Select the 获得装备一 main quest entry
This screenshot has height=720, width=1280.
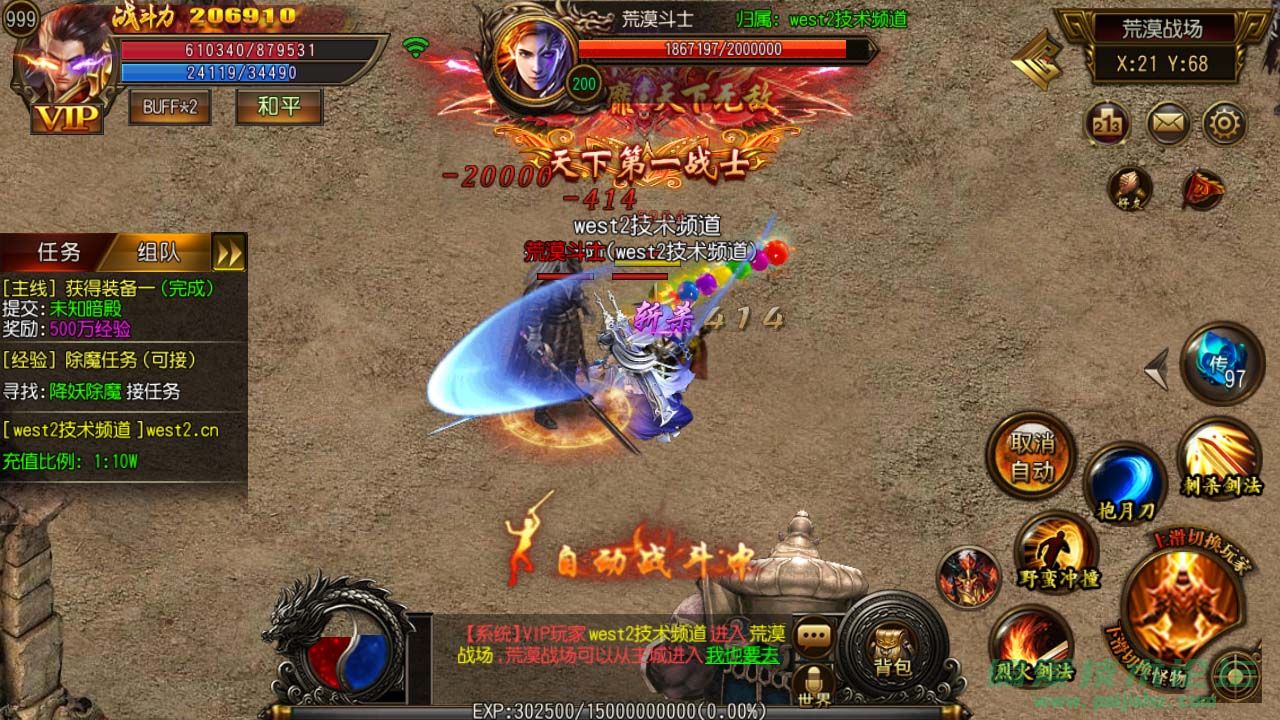pos(110,288)
